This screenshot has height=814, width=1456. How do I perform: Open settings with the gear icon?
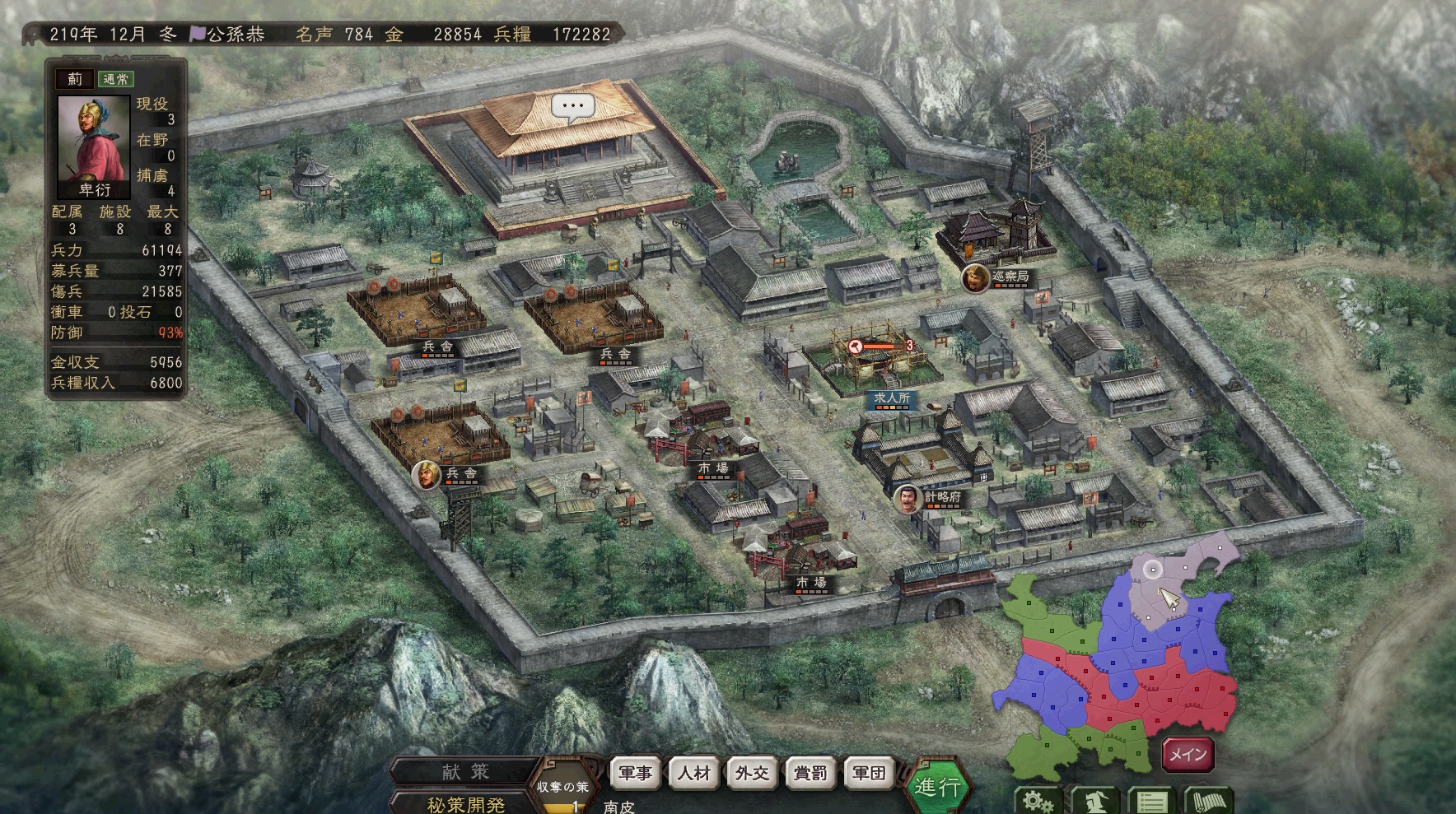coord(1038,801)
